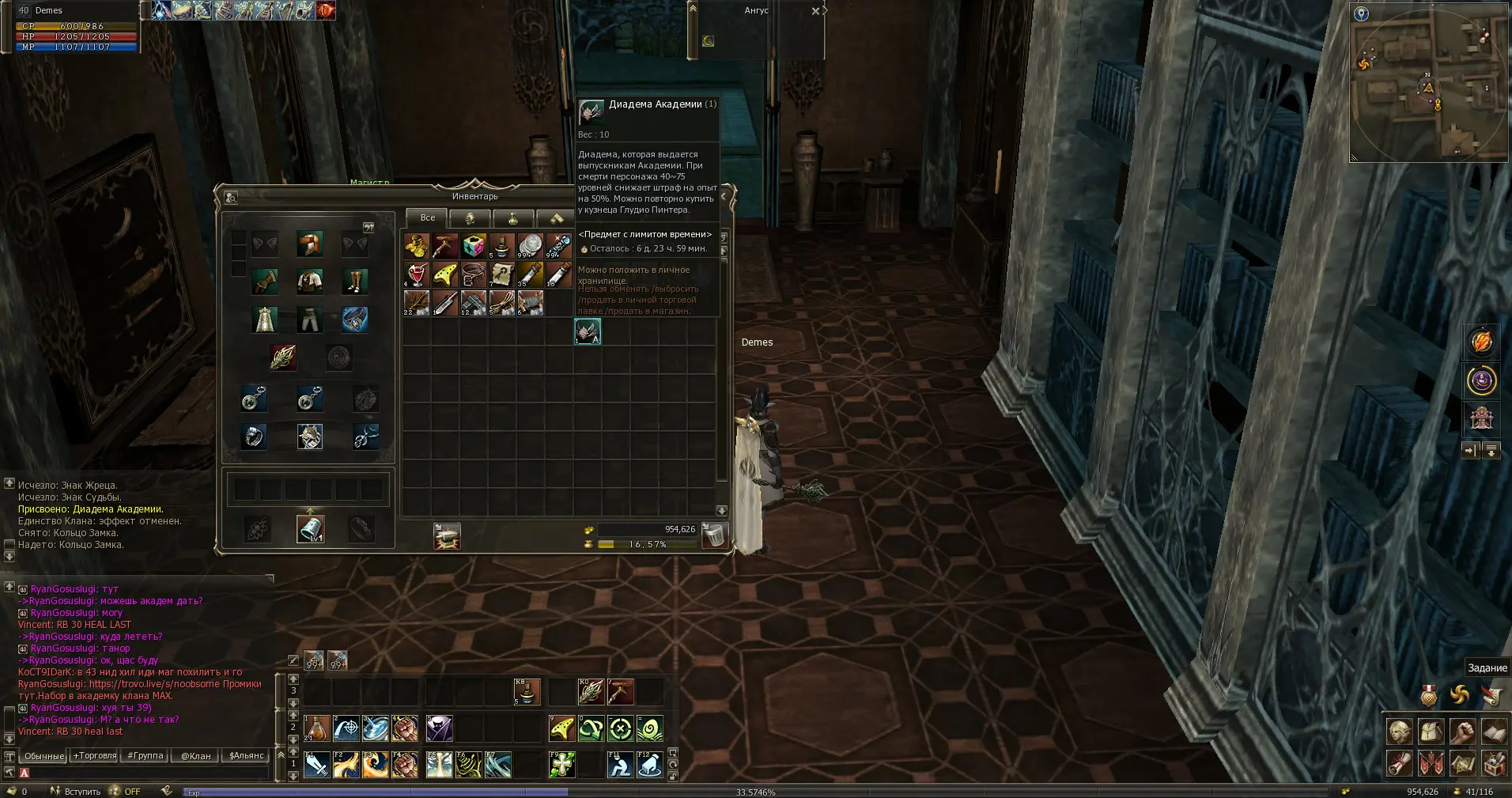Select the Academy Circlet item in inventory
1512x798 pixels.
tap(588, 331)
